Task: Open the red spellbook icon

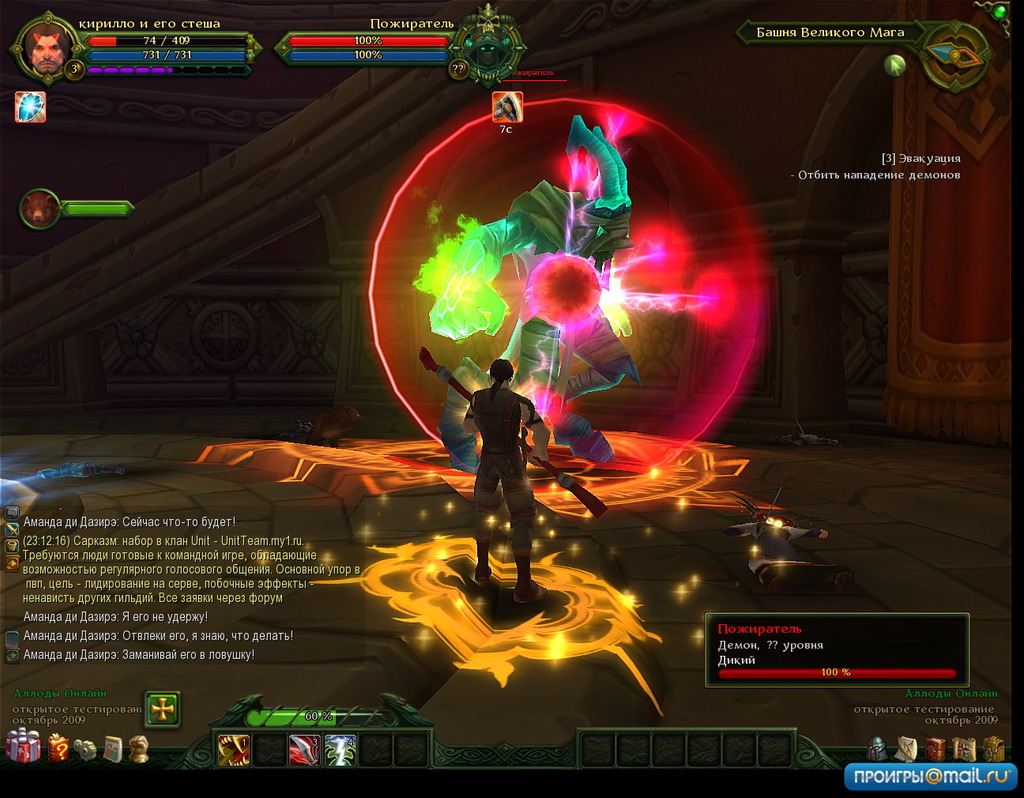Action: point(934,749)
